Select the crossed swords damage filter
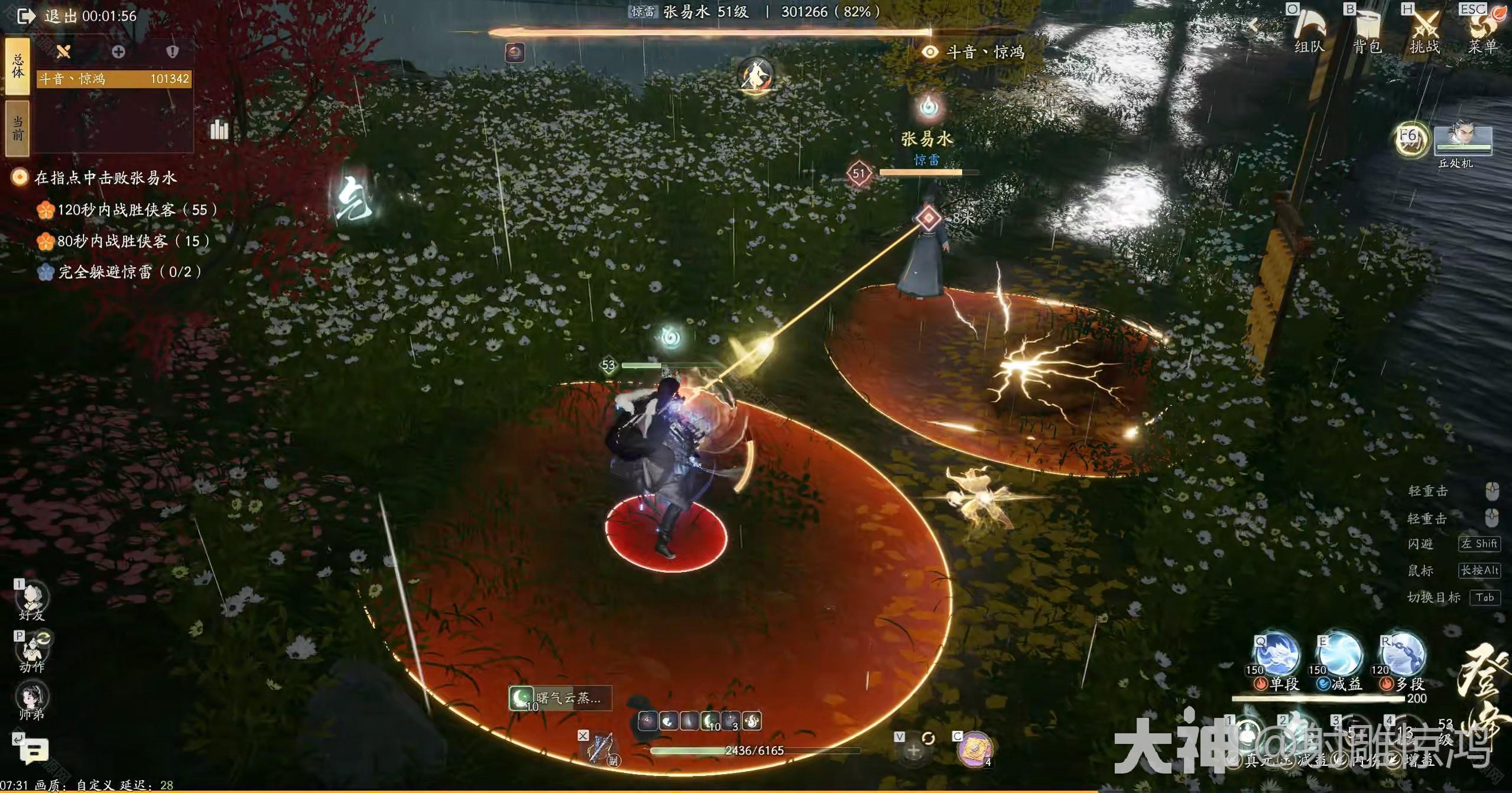 (63, 52)
